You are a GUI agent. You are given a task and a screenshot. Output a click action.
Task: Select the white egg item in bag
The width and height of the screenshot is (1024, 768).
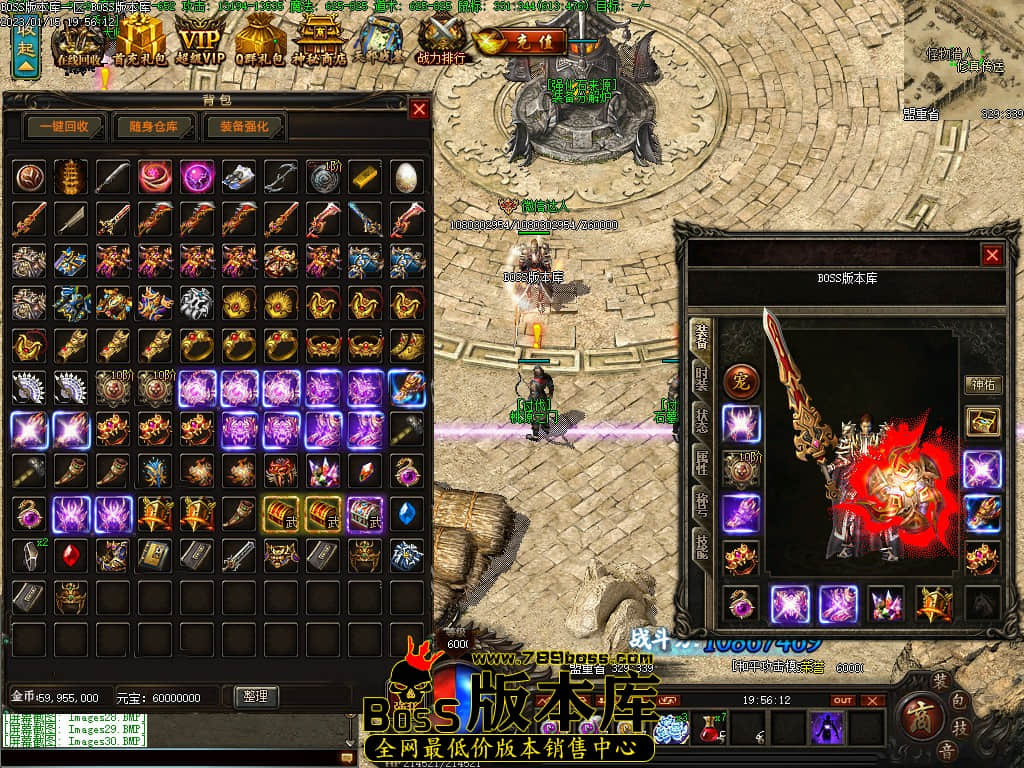point(406,176)
